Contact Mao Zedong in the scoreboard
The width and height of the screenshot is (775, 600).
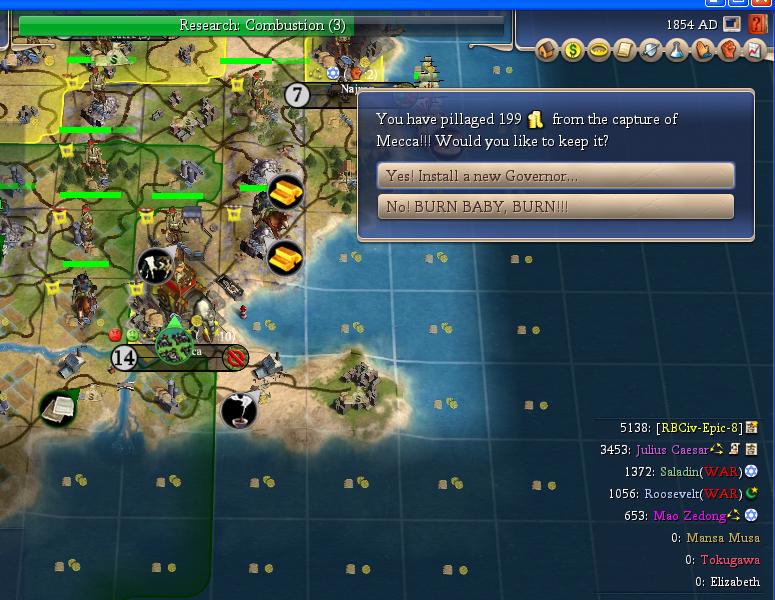689,516
